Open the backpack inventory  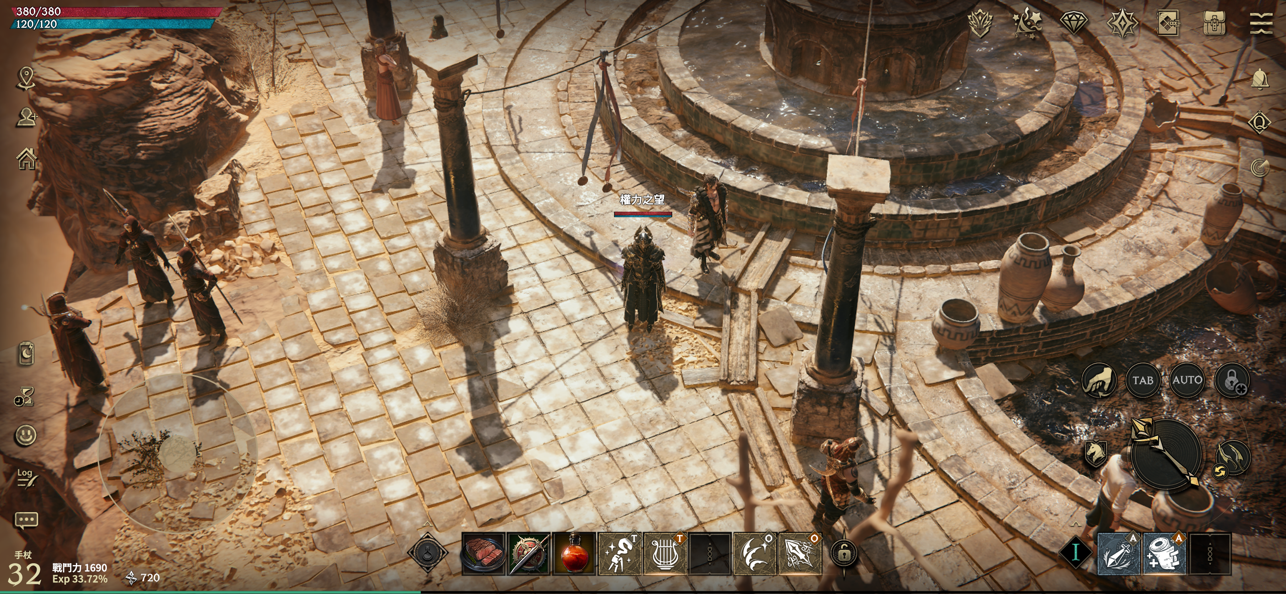point(1214,22)
